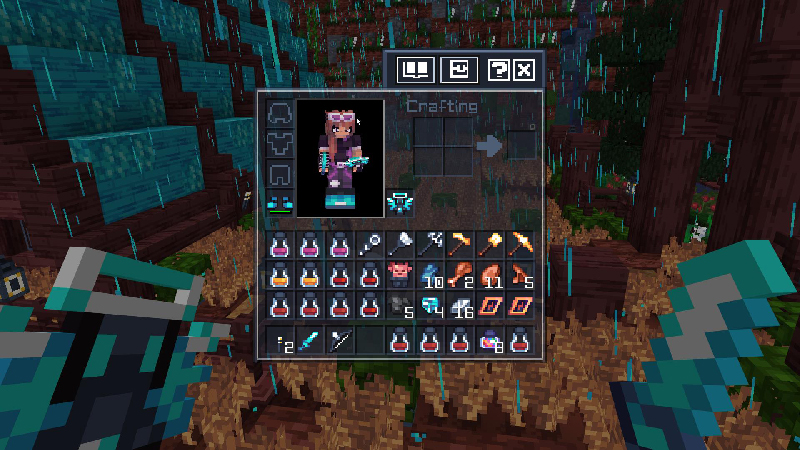The height and width of the screenshot is (450, 800).
Task: Pick up the diamond sword in hotbar
Action: 309,342
